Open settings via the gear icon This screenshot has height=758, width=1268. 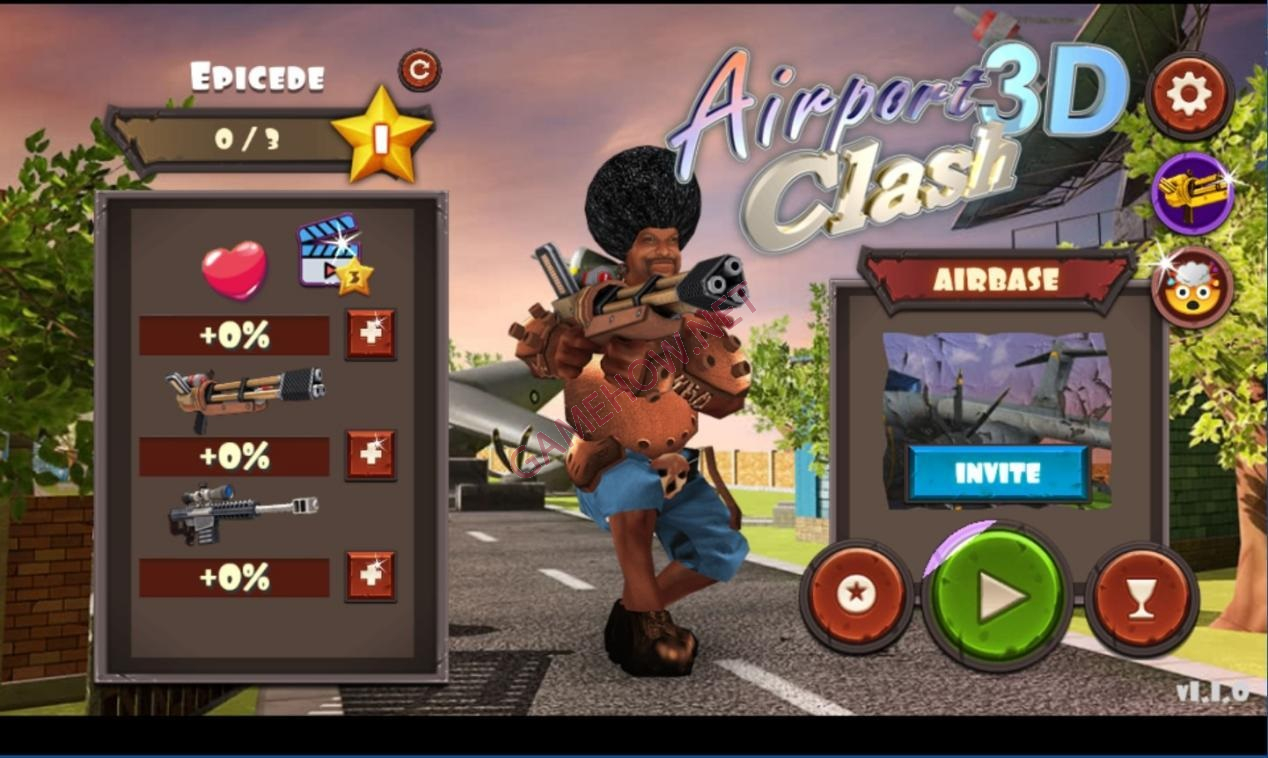point(1189,95)
